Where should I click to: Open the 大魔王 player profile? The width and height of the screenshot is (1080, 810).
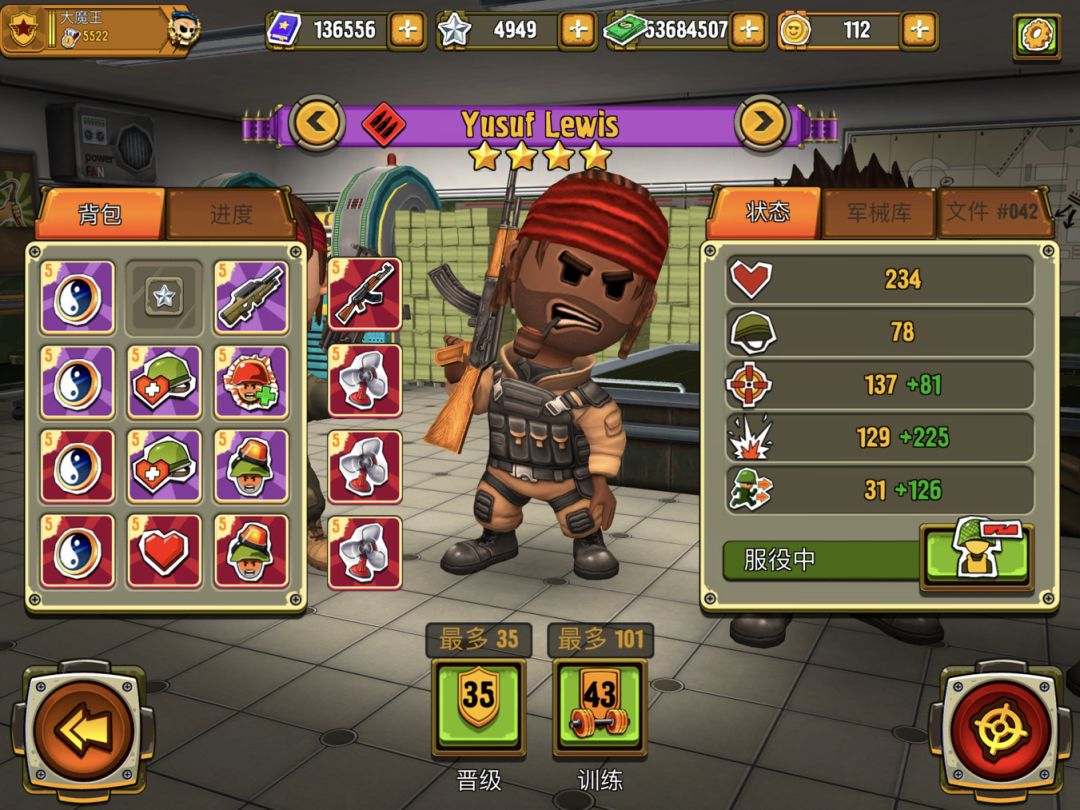pyautogui.click(x=95, y=30)
